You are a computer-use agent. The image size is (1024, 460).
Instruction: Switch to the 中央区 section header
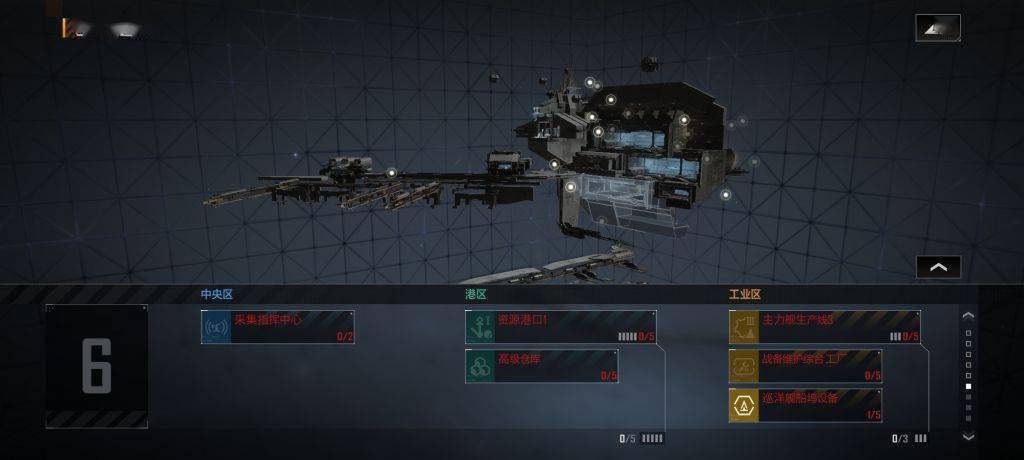click(217, 295)
